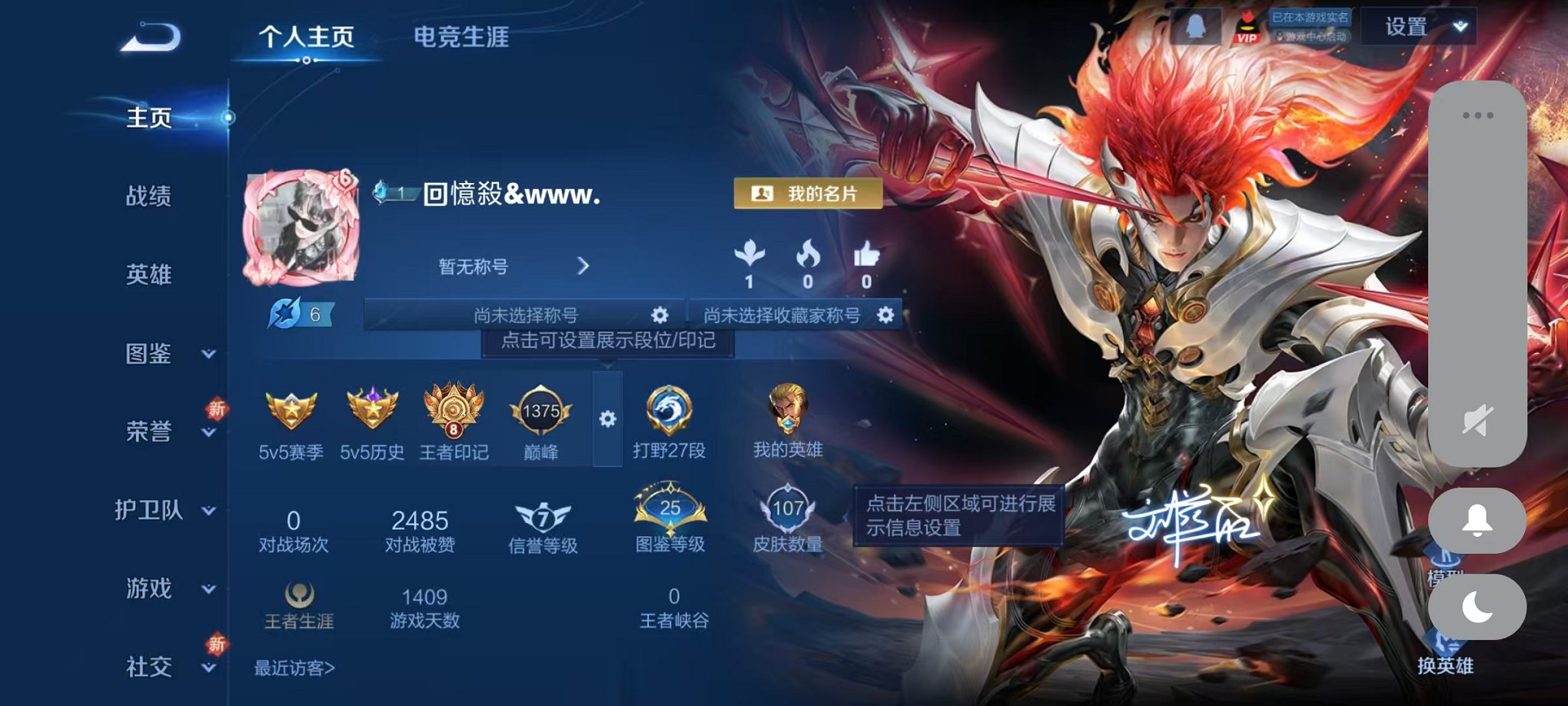Toggle notifications with the bell icon
The height and width of the screenshot is (706, 1568).
(1477, 520)
